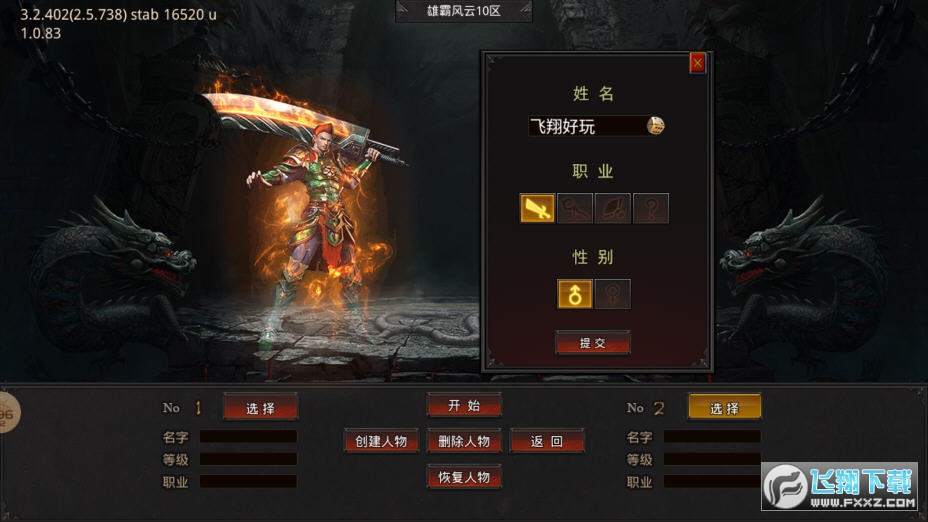Roll a random name with the dice
Image resolution: width=928 pixels, height=522 pixels.
click(x=655, y=125)
